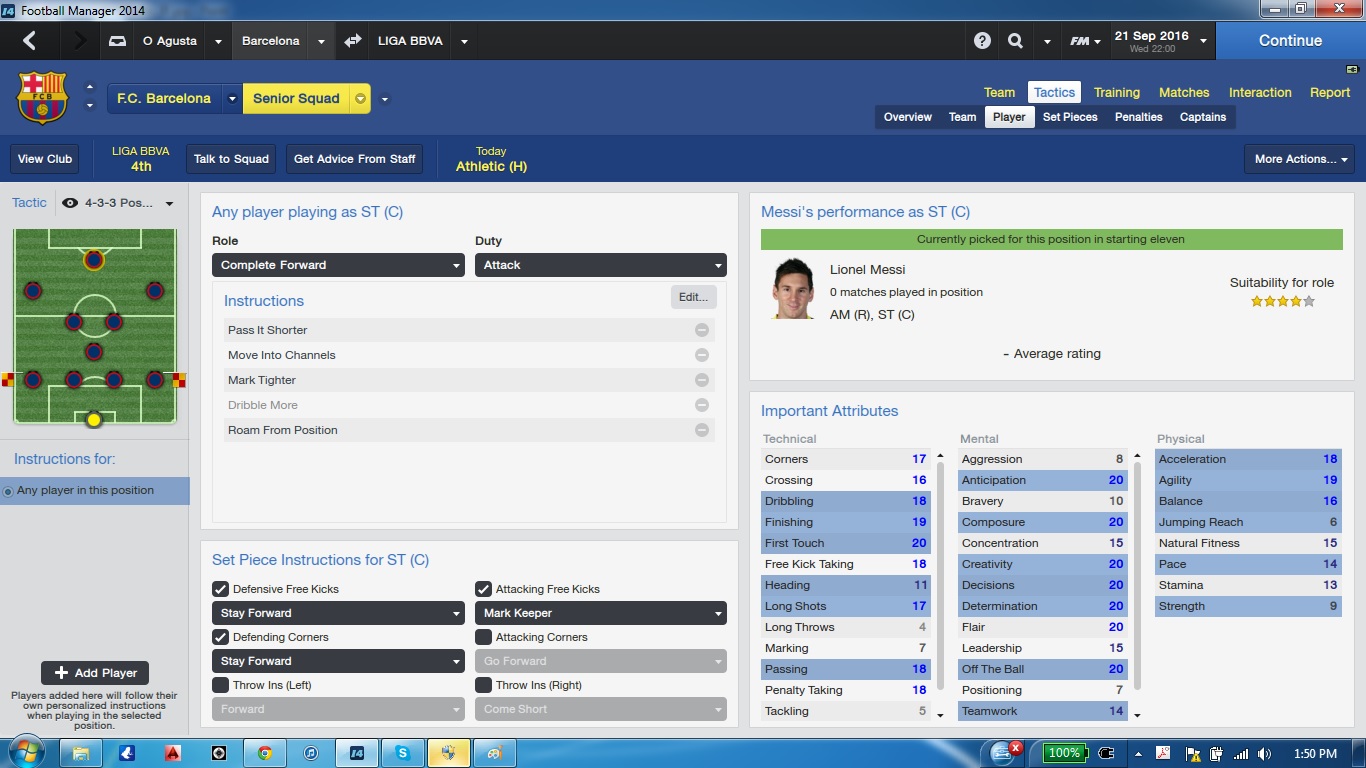This screenshot has width=1366, height=768.
Task: Go to the Penalties tab
Action: (1138, 117)
